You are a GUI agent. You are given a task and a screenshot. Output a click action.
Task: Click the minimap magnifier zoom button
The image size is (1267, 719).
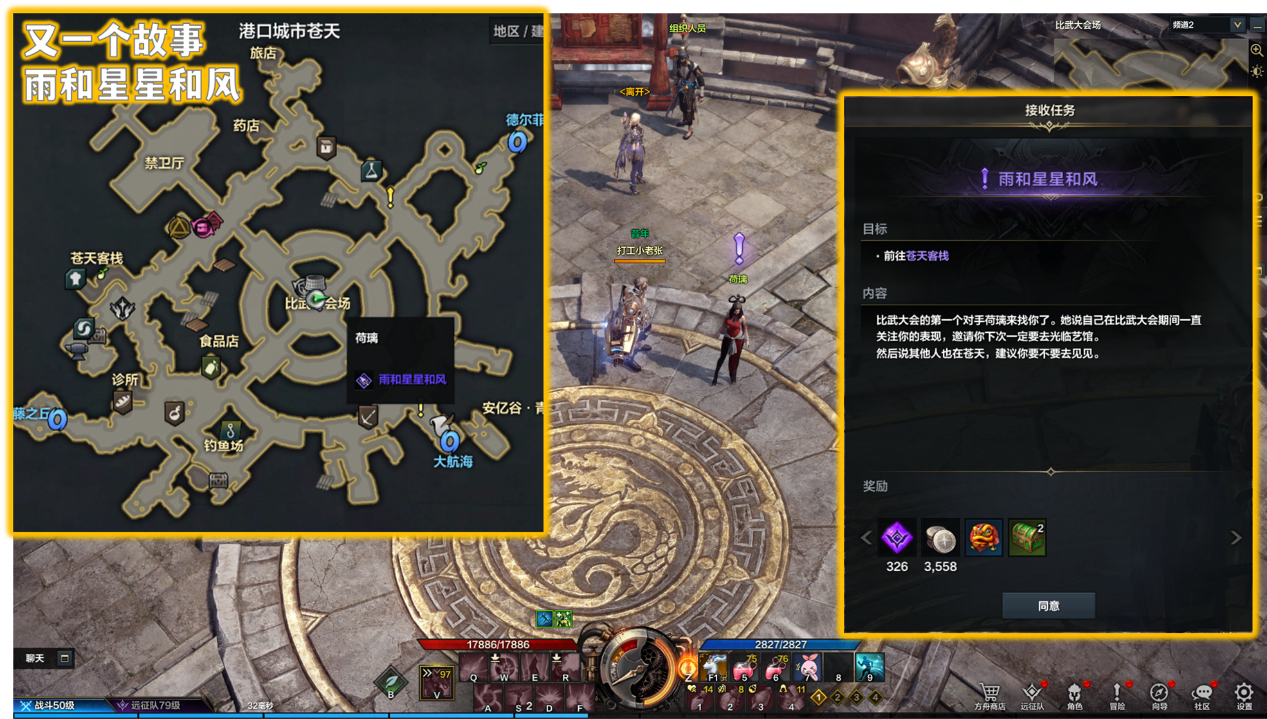pyautogui.click(x=1257, y=50)
